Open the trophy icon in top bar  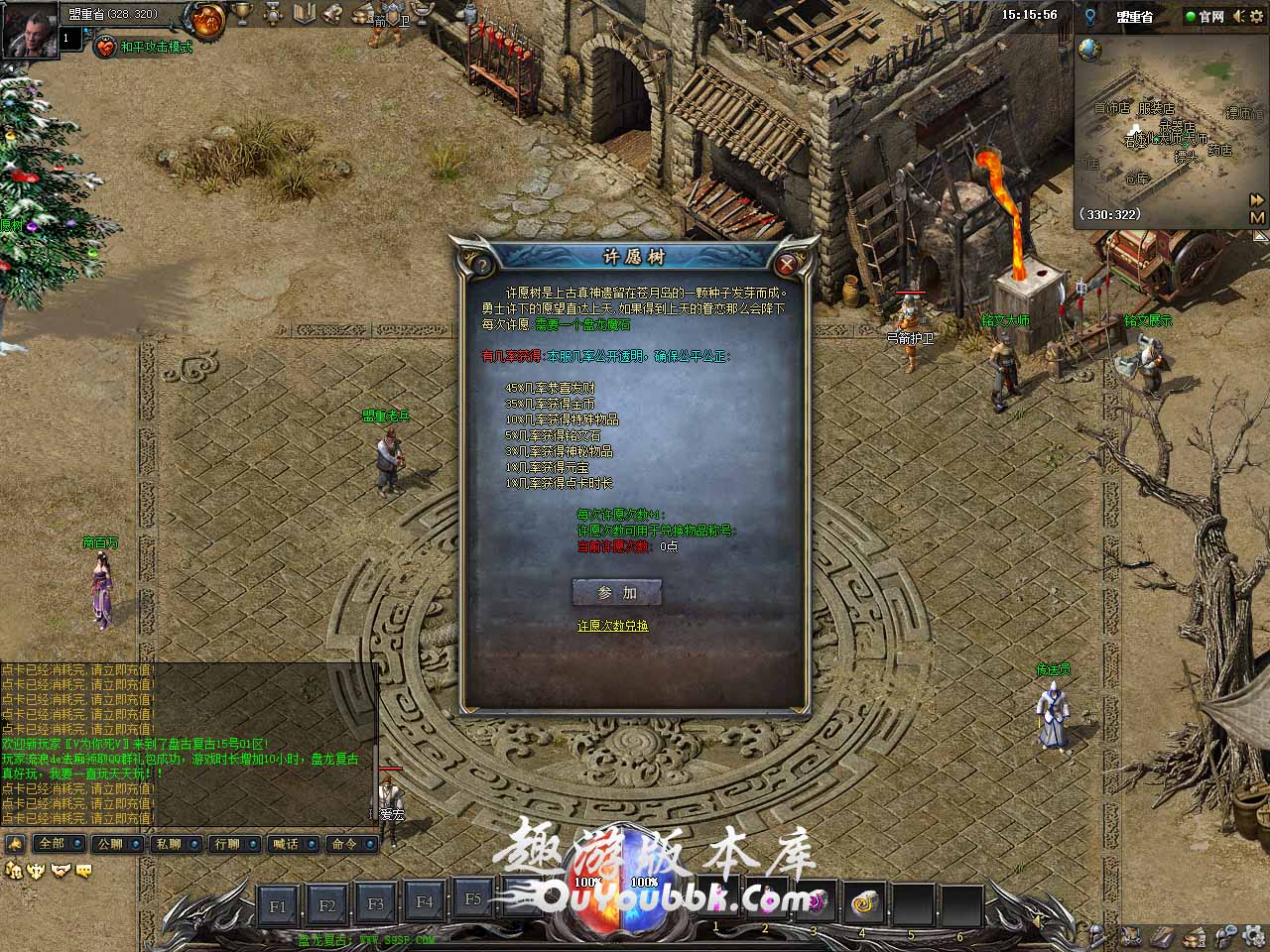[x=241, y=14]
